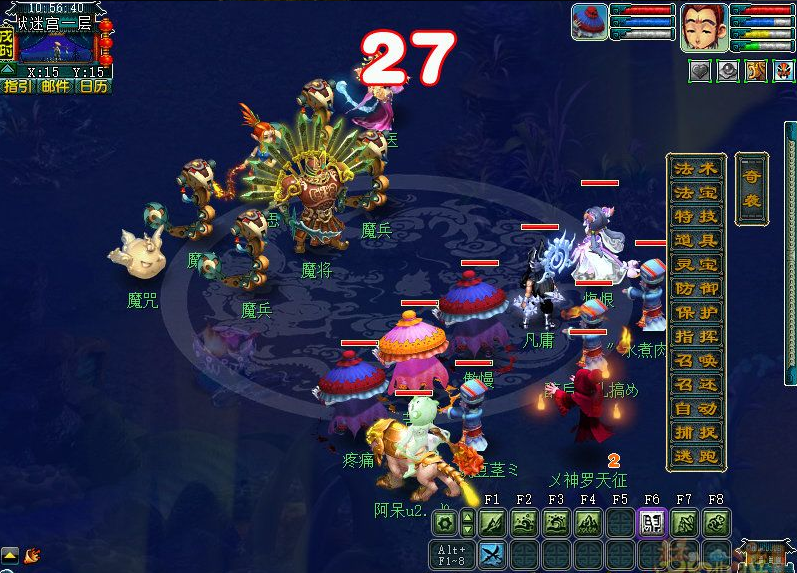Viewport: 797px width, 573px height.
Task: Open the hotbar gear settings button
Action: click(x=444, y=522)
